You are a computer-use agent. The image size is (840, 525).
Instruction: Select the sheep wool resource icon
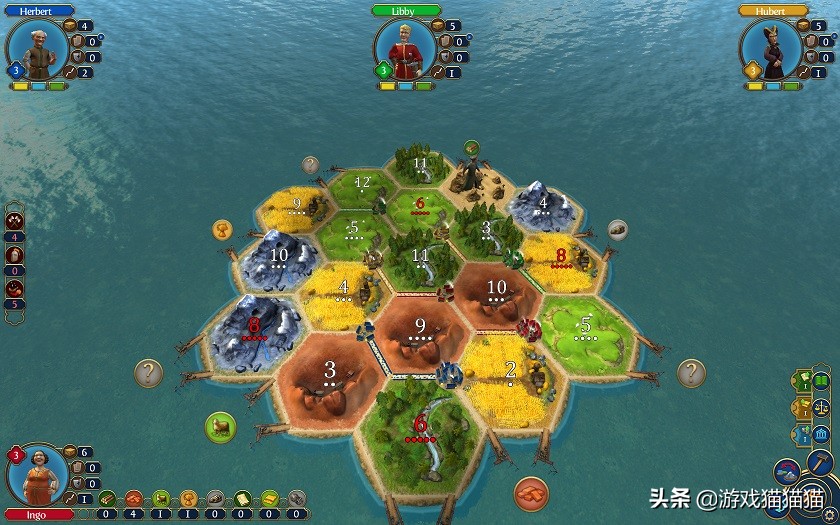[161, 499]
